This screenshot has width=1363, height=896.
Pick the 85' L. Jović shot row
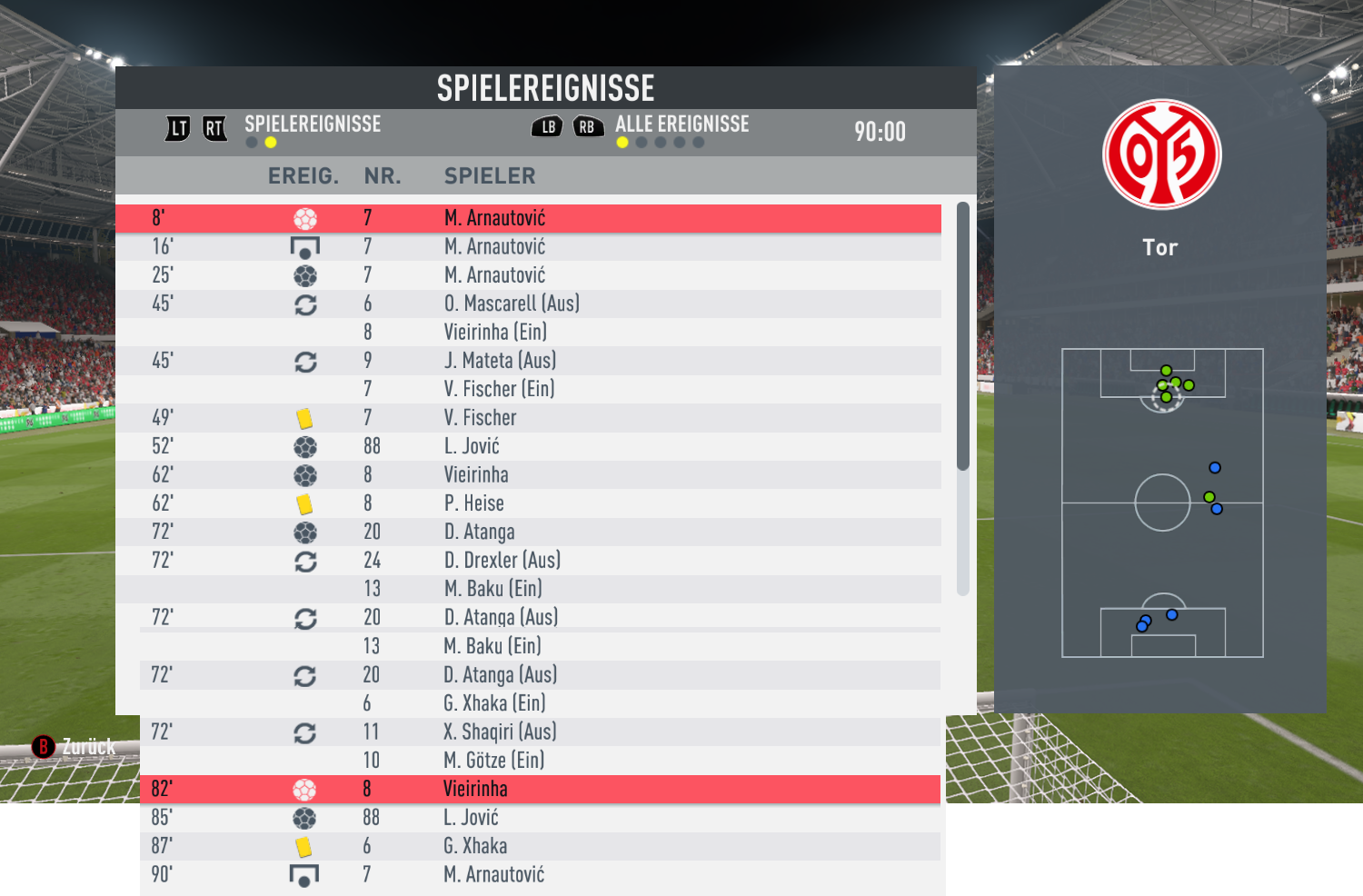[528, 817]
